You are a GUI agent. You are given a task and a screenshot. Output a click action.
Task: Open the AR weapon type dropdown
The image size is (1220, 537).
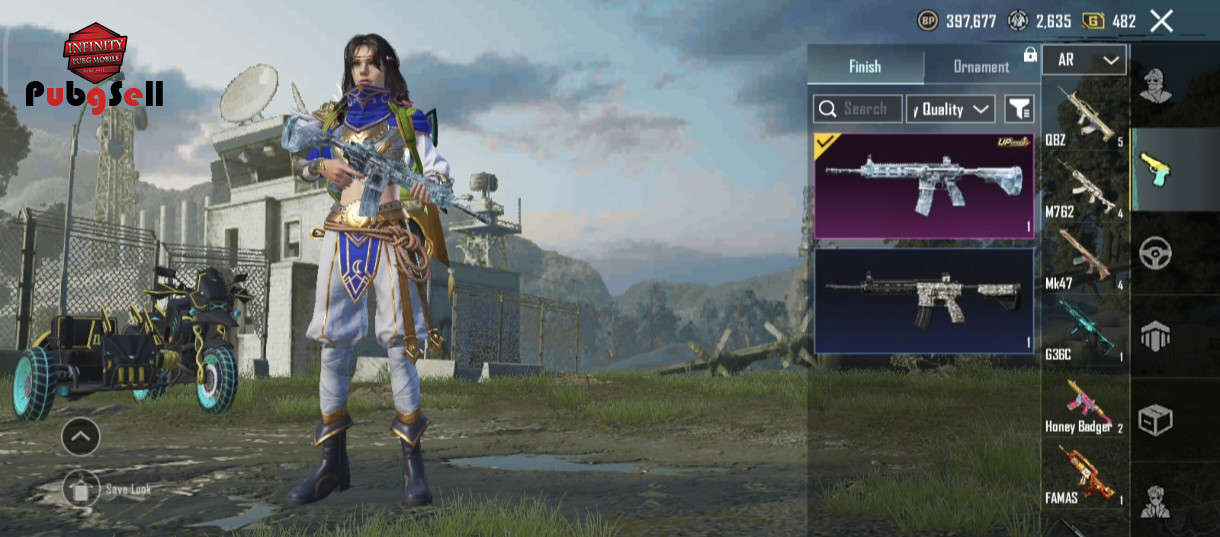pos(1084,60)
